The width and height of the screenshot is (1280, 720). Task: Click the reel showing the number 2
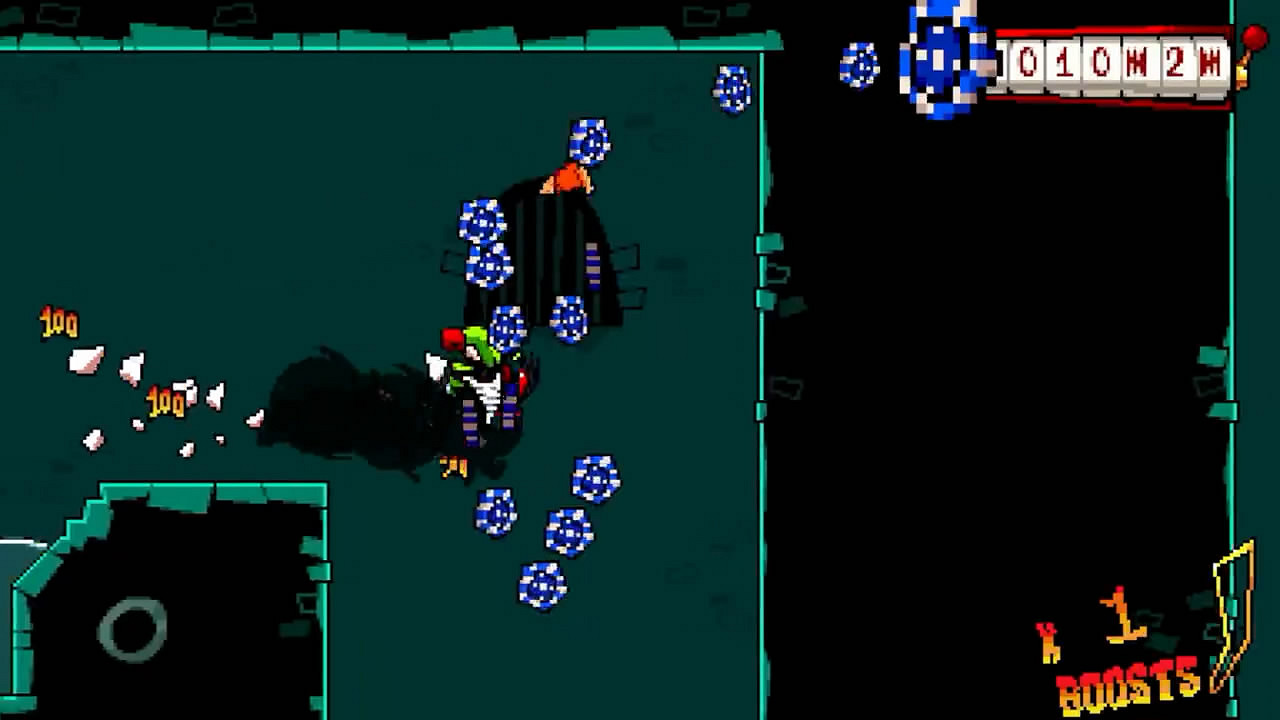pyautogui.click(x=1176, y=63)
